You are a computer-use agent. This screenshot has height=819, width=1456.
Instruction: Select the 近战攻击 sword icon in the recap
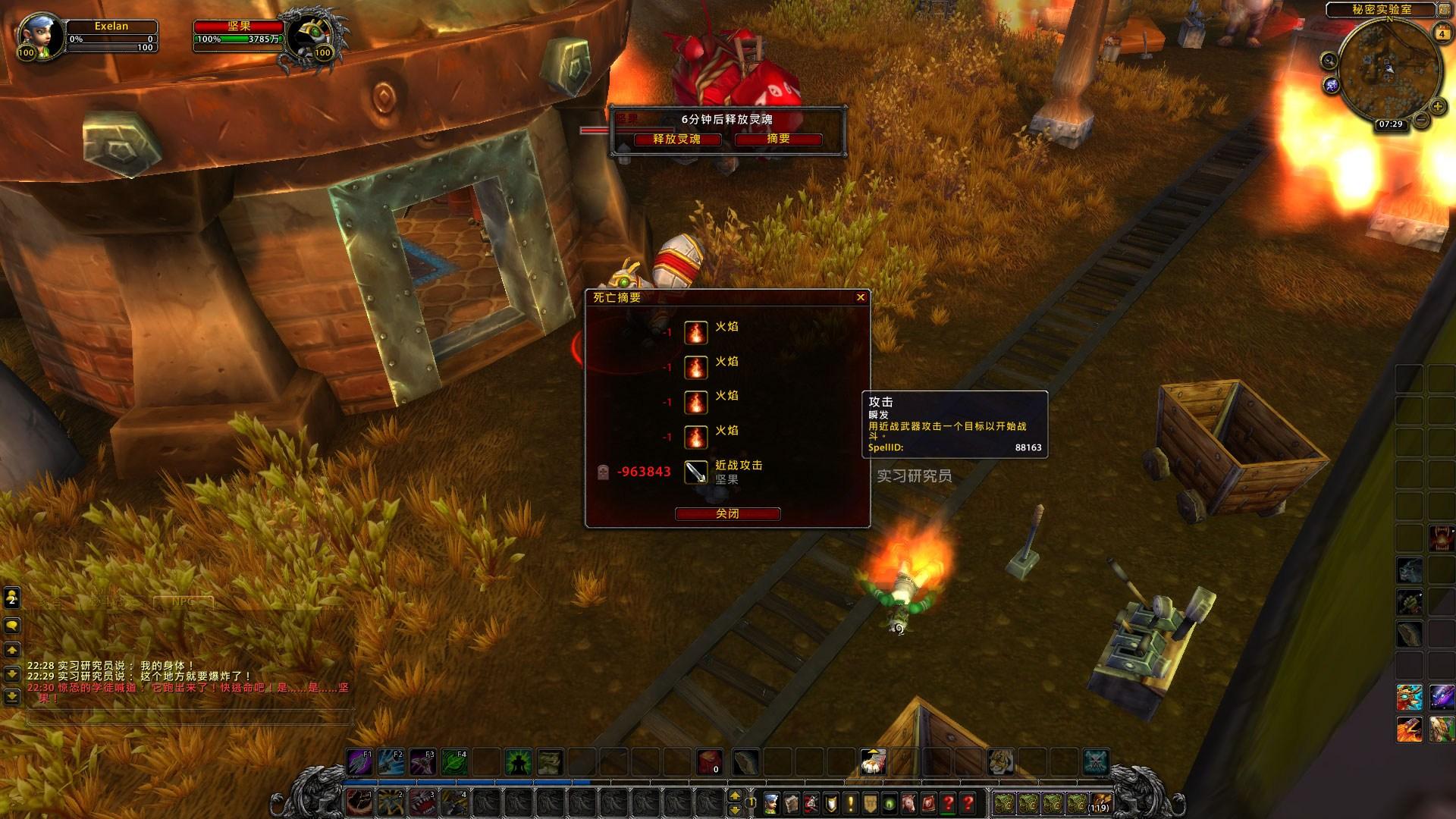[696, 472]
